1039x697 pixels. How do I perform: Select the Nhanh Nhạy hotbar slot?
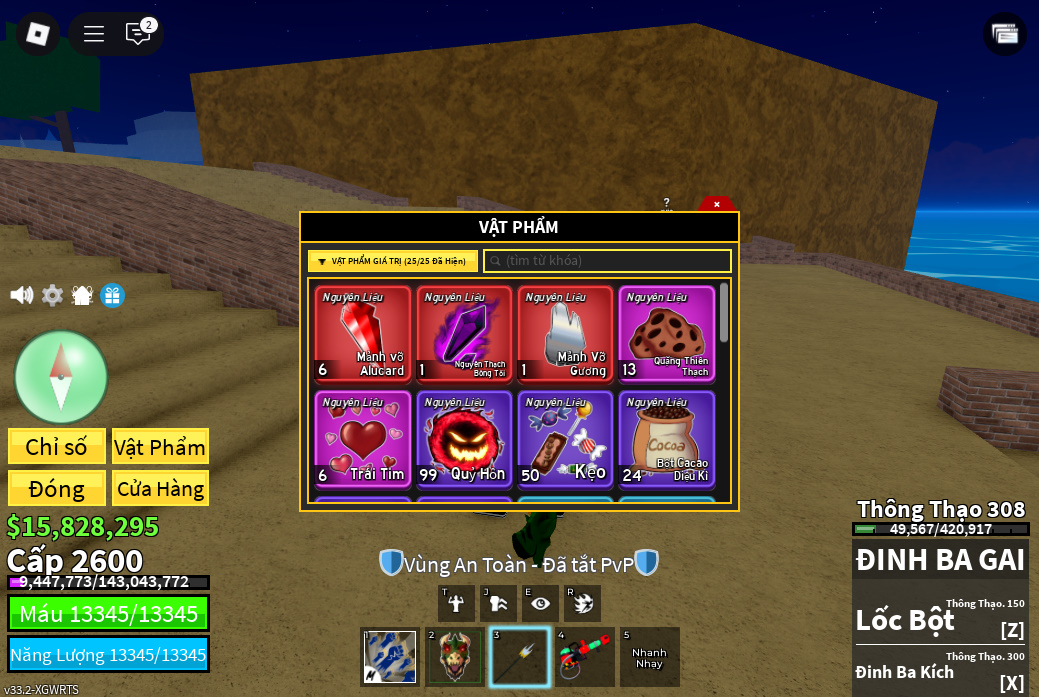(649, 657)
